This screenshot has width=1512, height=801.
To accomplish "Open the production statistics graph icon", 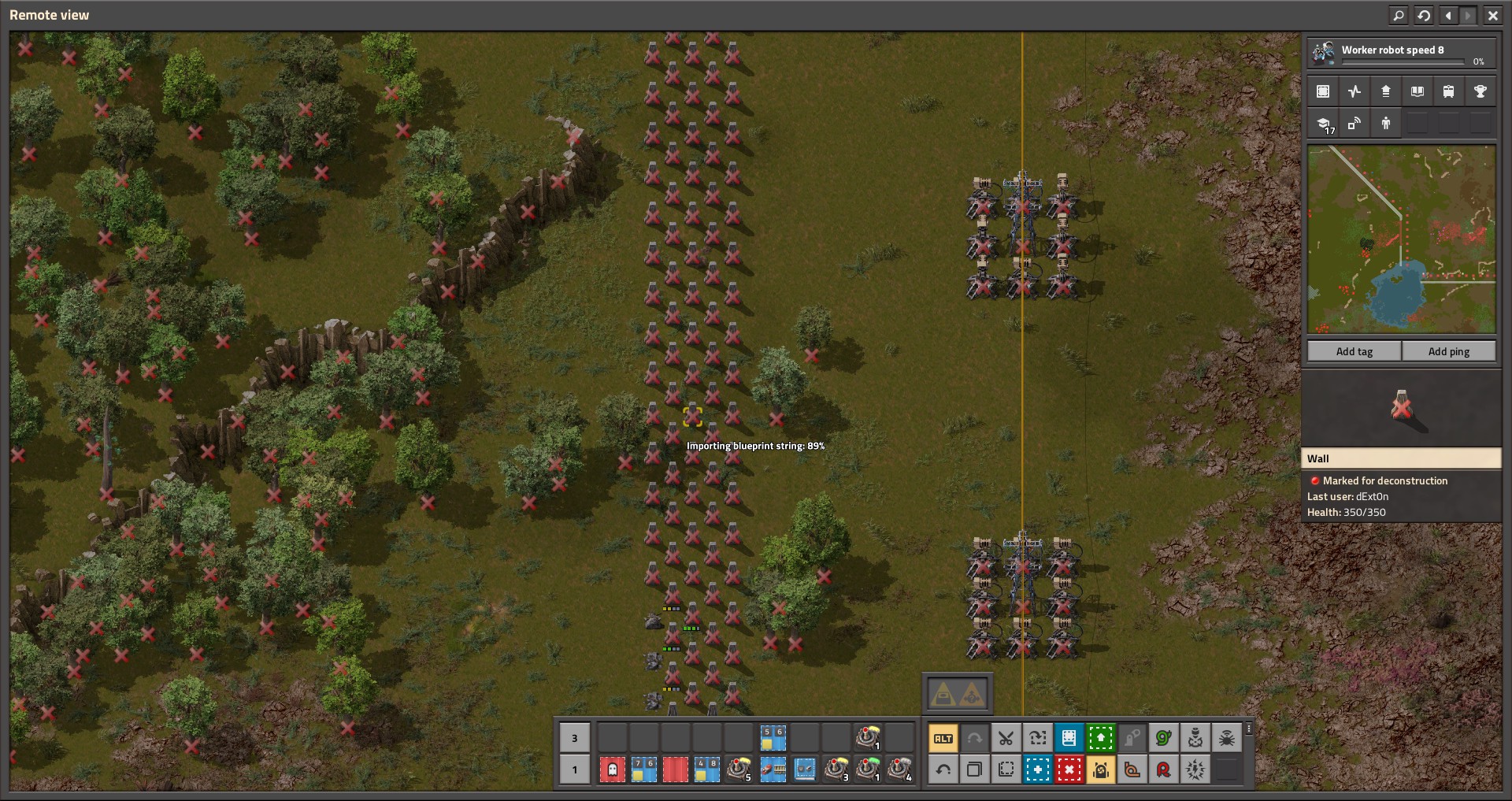I will pyautogui.click(x=1354, y=91).
